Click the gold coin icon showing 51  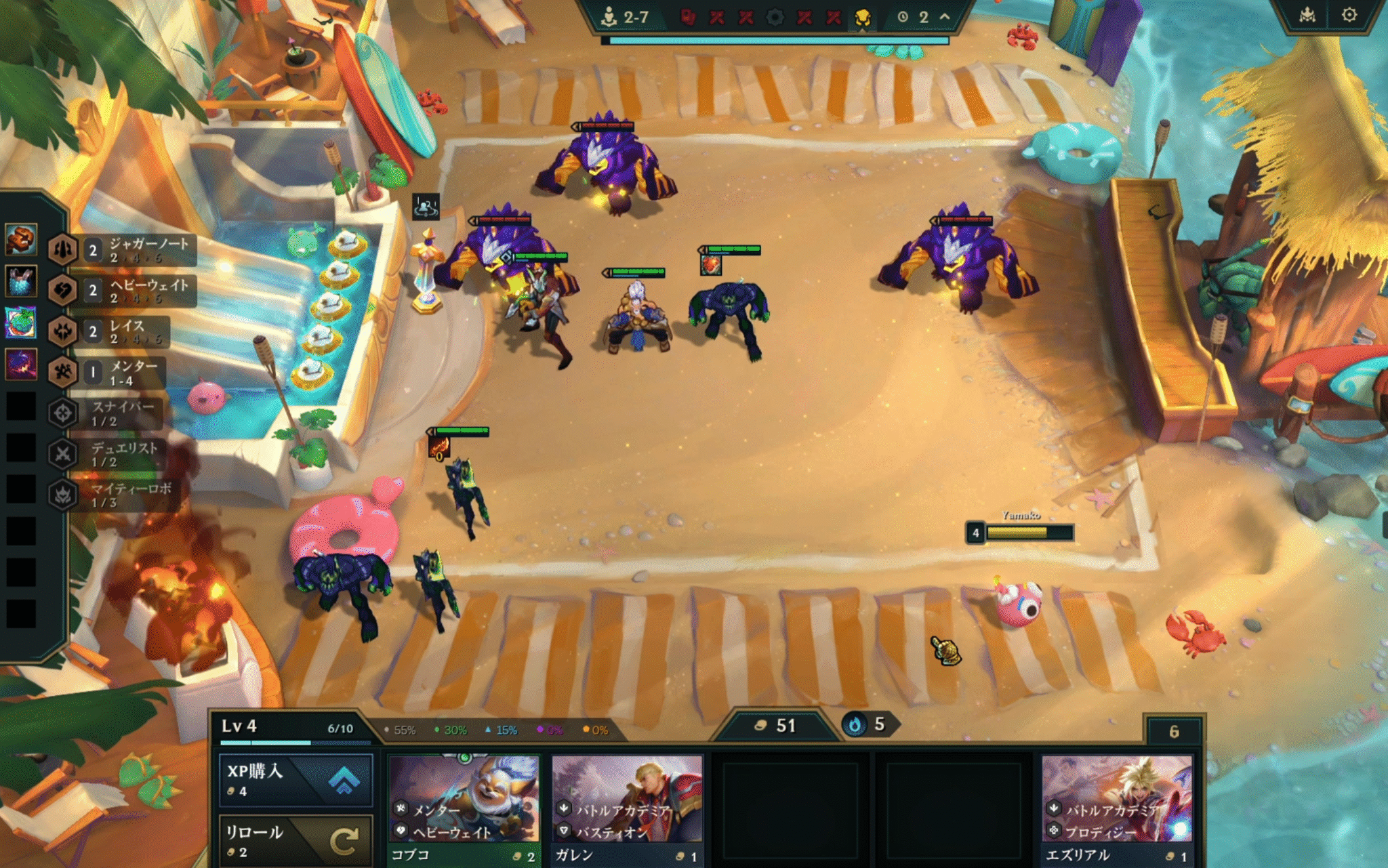(x=760, y=724)
